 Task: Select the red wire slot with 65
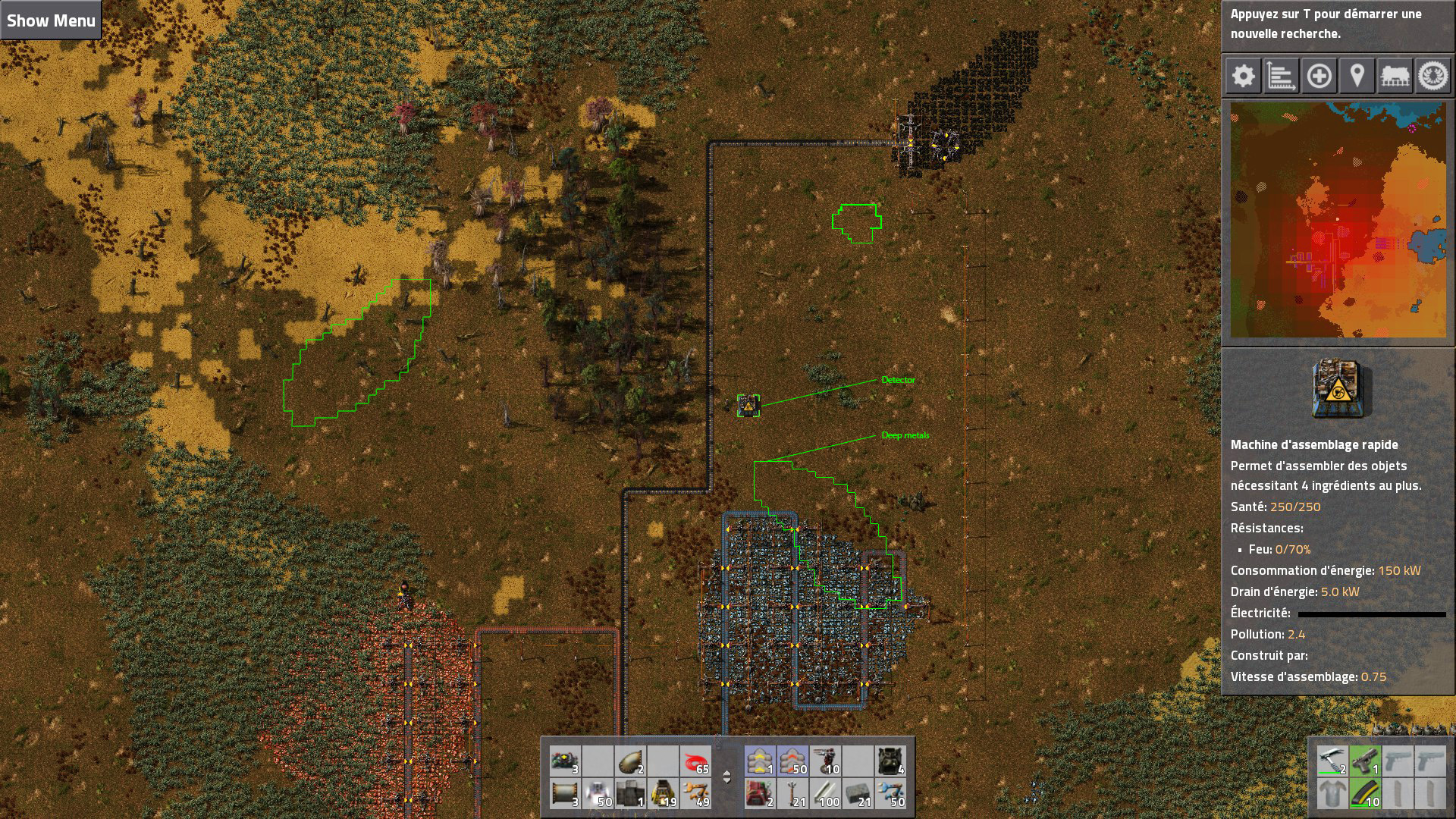(x=695, y=761)
